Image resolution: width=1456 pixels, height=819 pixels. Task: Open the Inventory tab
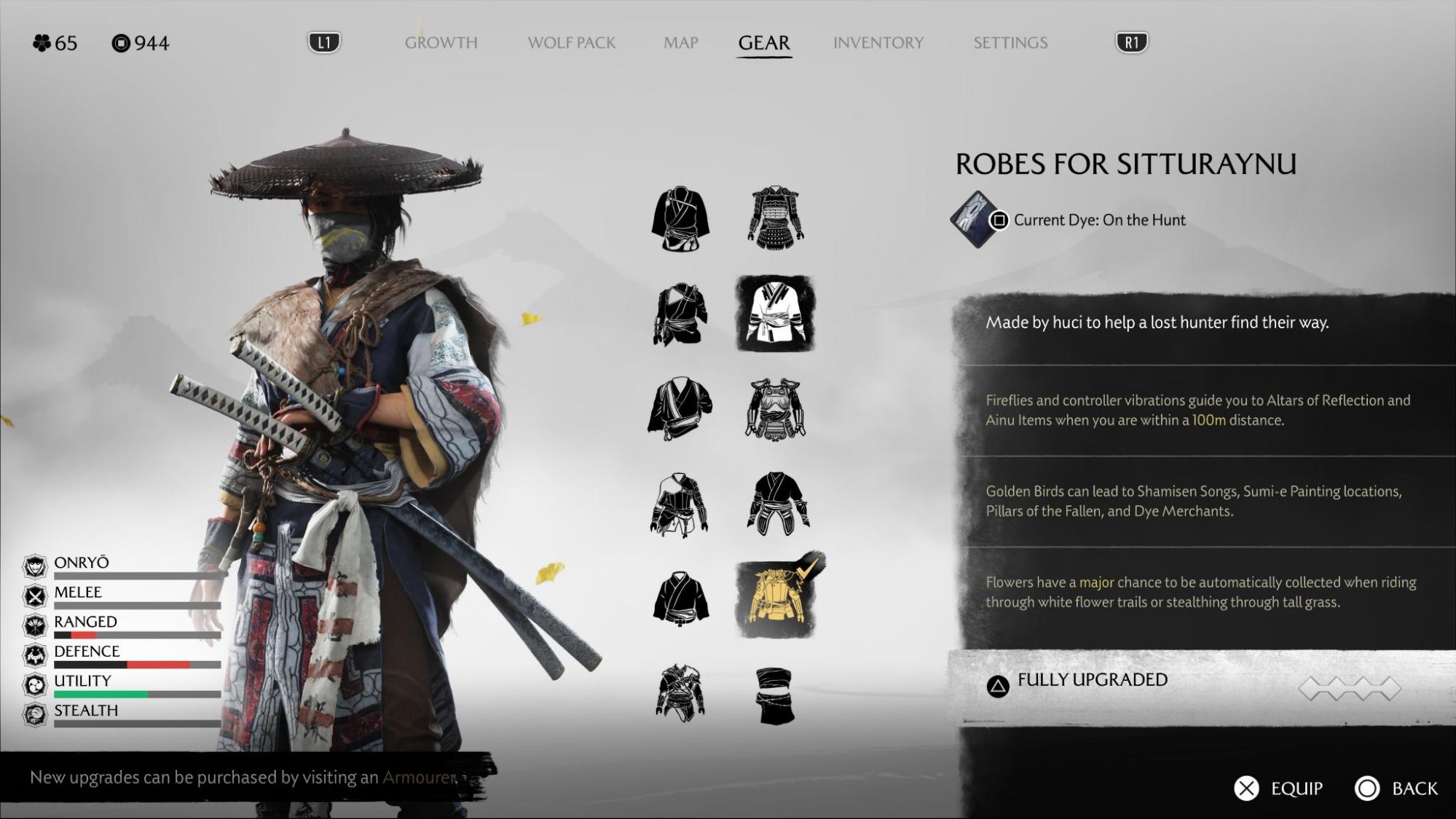878,43
